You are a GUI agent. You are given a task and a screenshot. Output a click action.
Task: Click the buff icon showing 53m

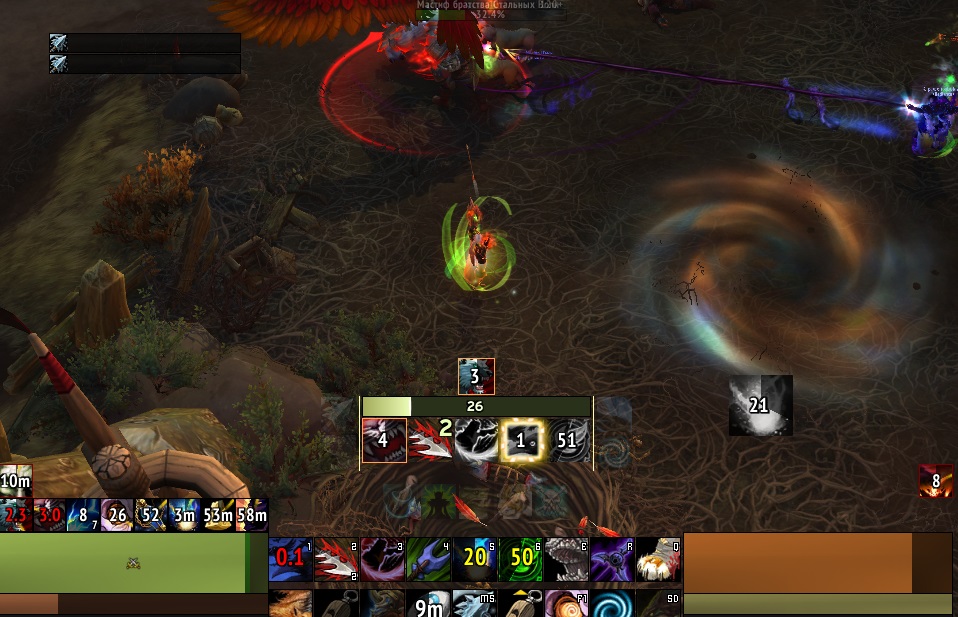click(x=218, y=514)
